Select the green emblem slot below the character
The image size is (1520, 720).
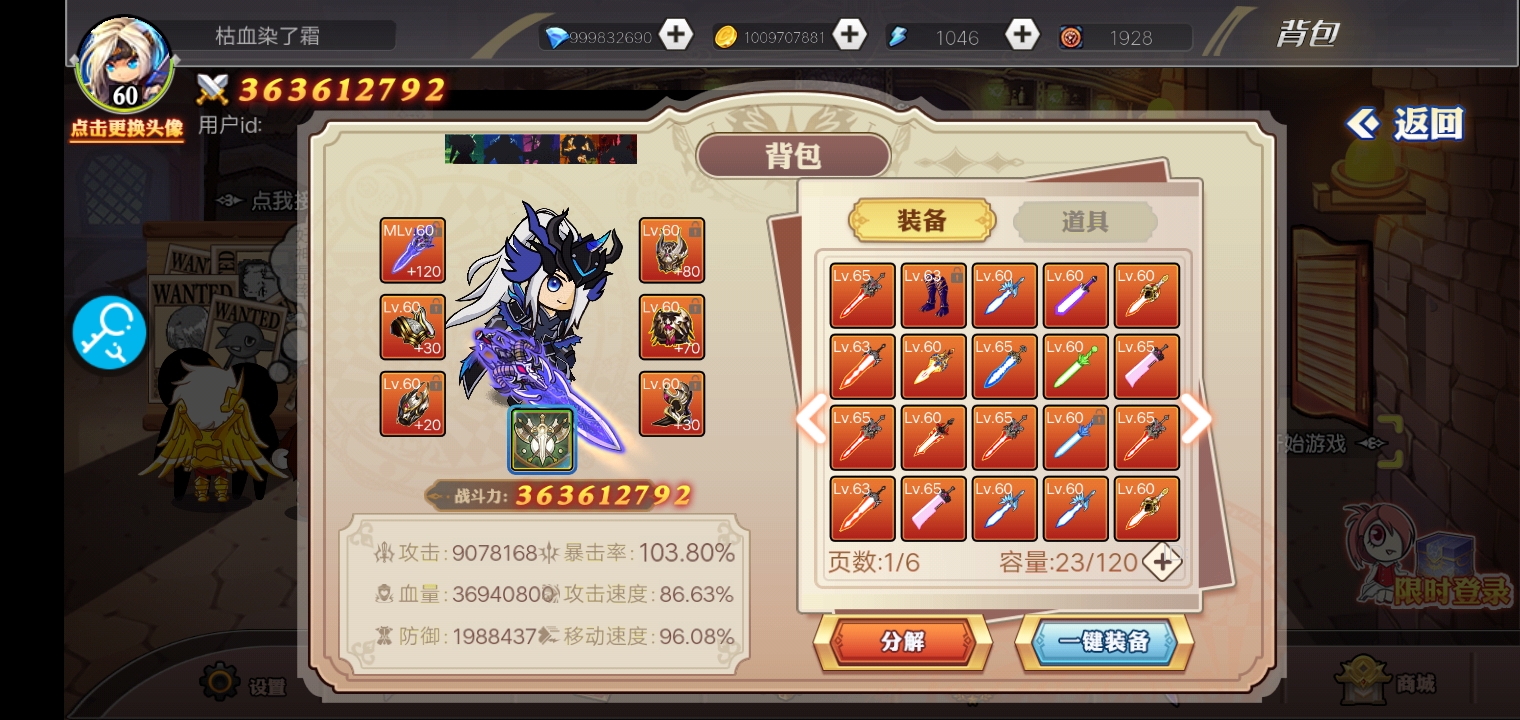click(542, 439)
